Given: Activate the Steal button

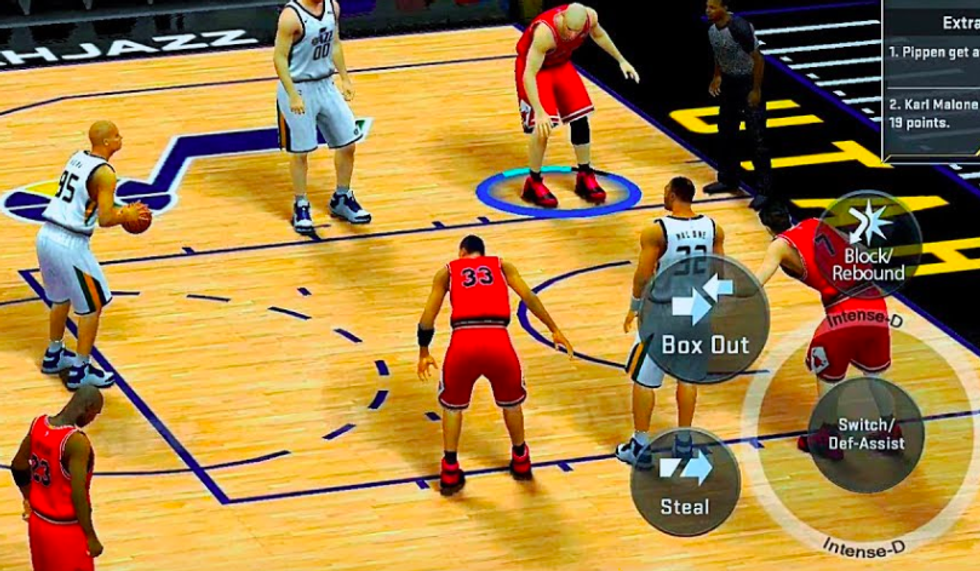Looking at the screenshot, I should tap(685, 482).
